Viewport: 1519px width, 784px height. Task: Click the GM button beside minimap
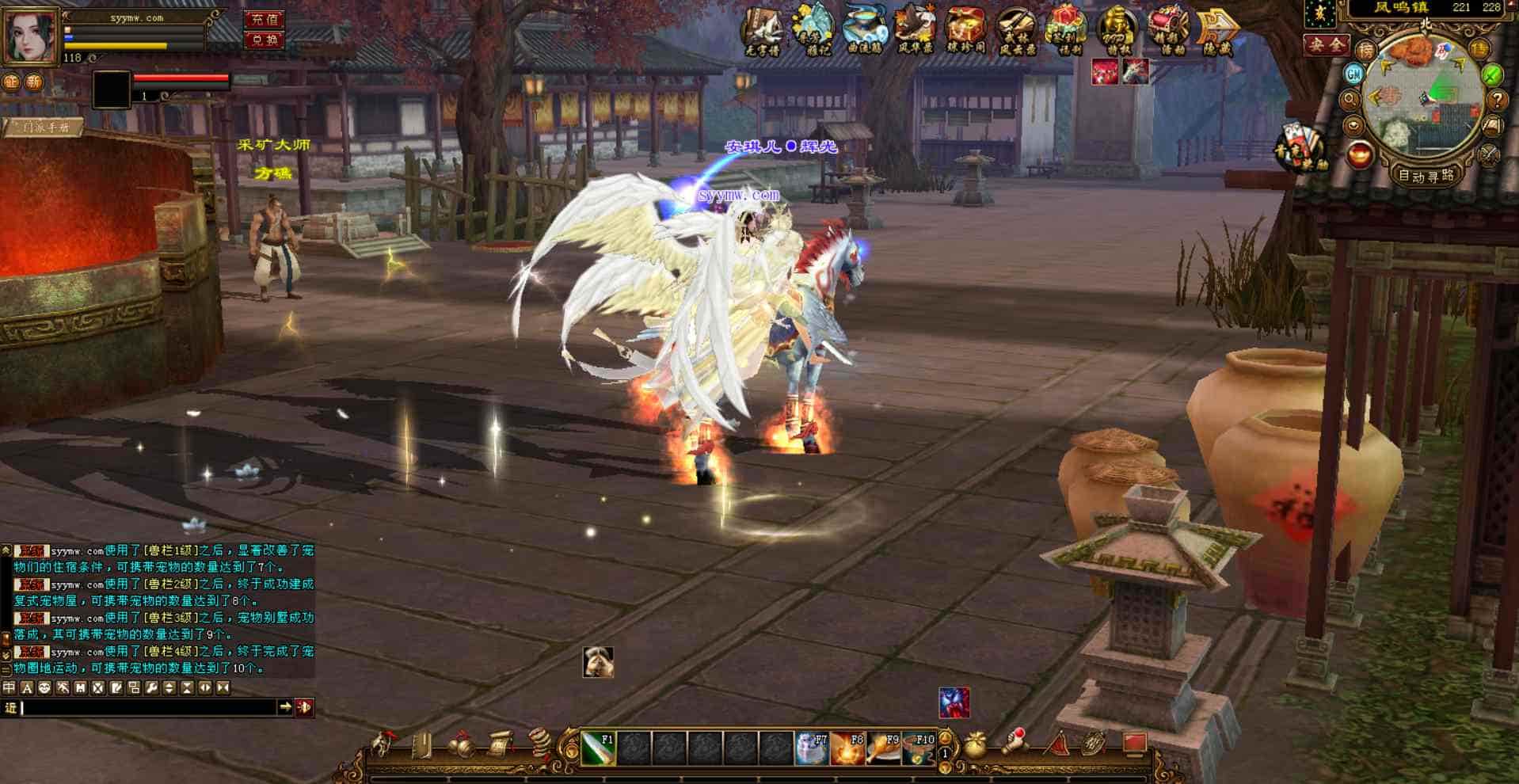coord(1354,74)
